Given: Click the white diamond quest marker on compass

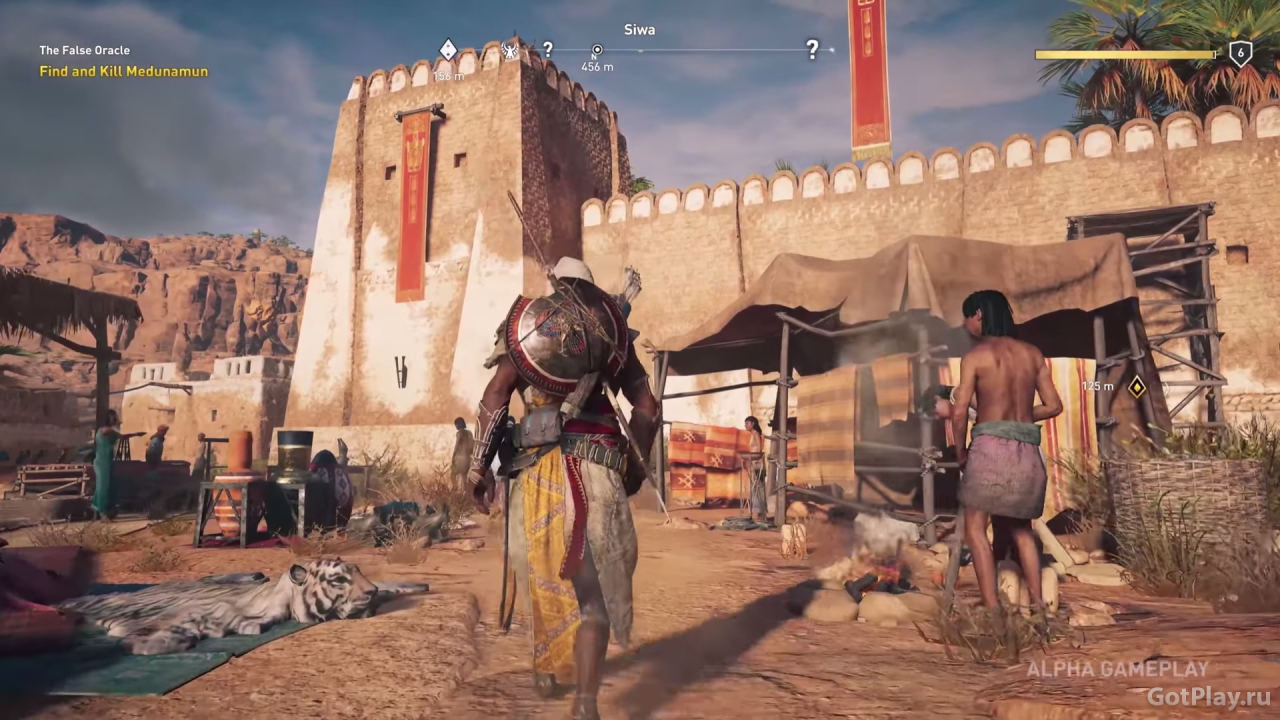Looking at the screenshot, I should (x=448, y=49).
